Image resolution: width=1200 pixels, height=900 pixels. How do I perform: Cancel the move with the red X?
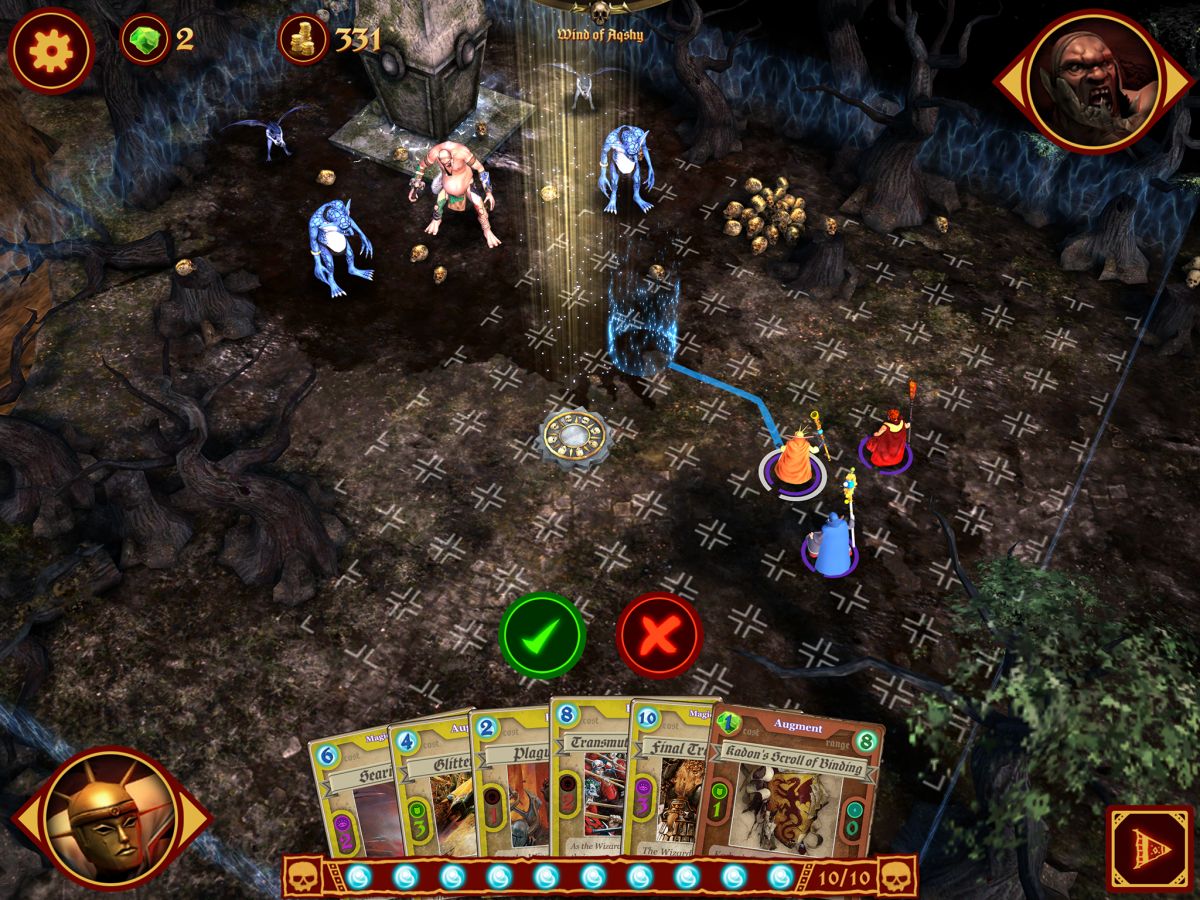(x=659, y=635)
